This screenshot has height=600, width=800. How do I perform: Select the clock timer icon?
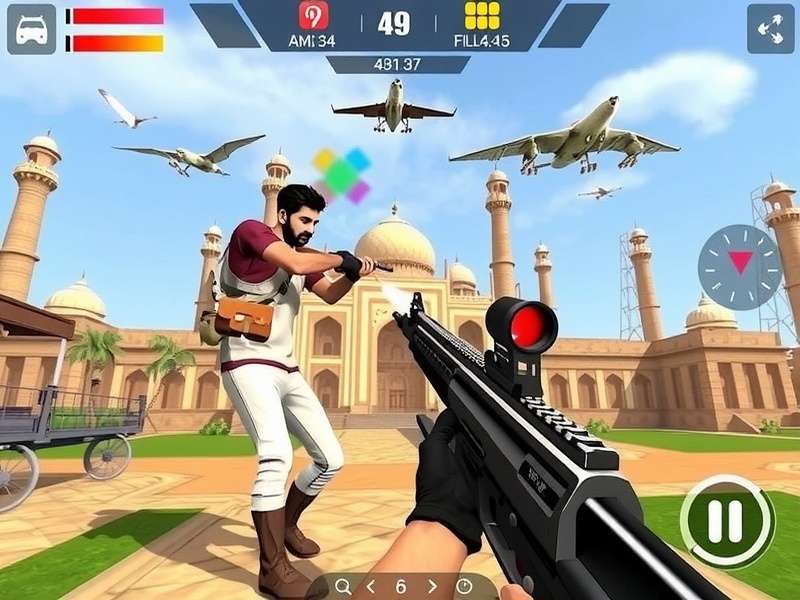(x=464, y=586)
